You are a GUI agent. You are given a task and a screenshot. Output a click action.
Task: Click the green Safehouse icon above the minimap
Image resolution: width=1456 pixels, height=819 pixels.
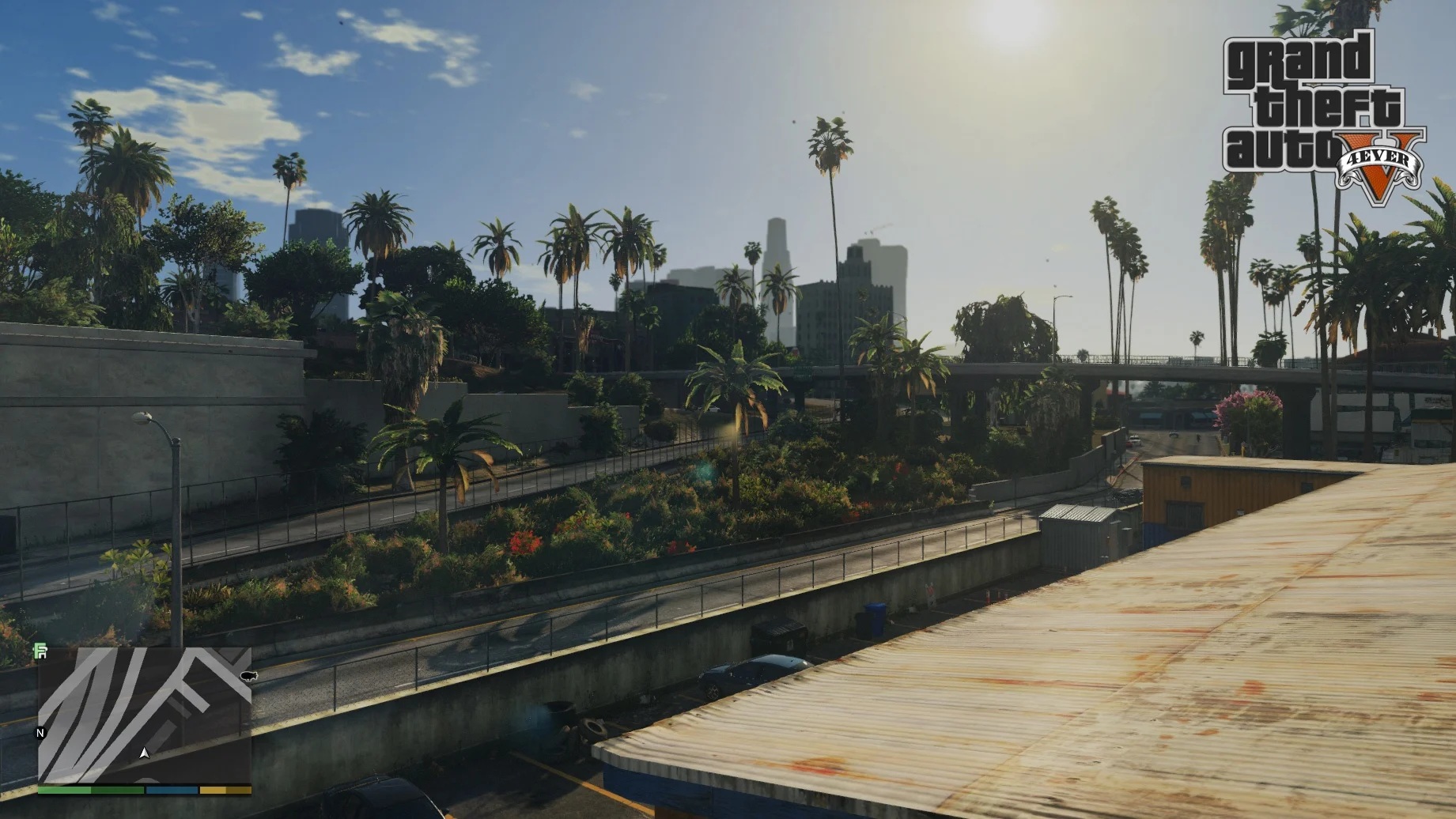tap(40, 651)
